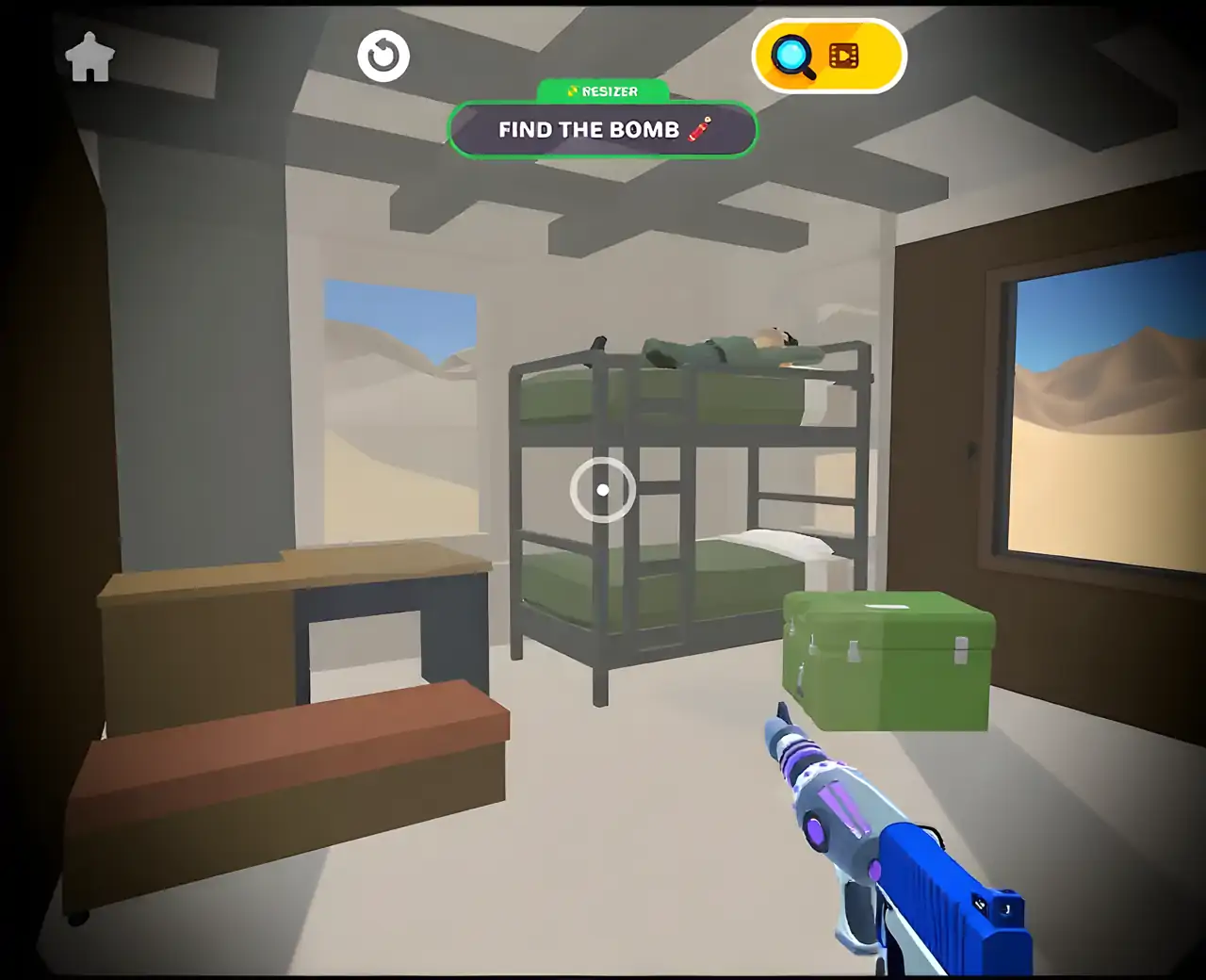Tap the Find the Bomb objective banner

coord(602,130)
